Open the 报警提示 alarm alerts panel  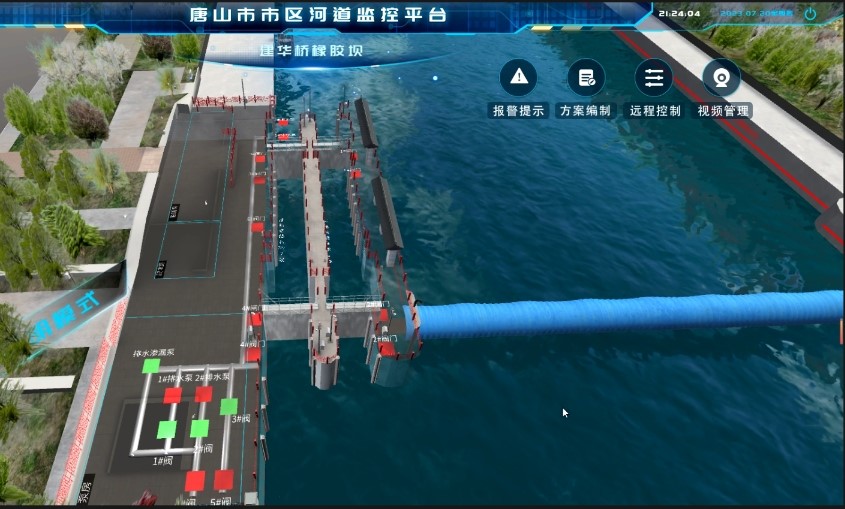click(518, 78)
